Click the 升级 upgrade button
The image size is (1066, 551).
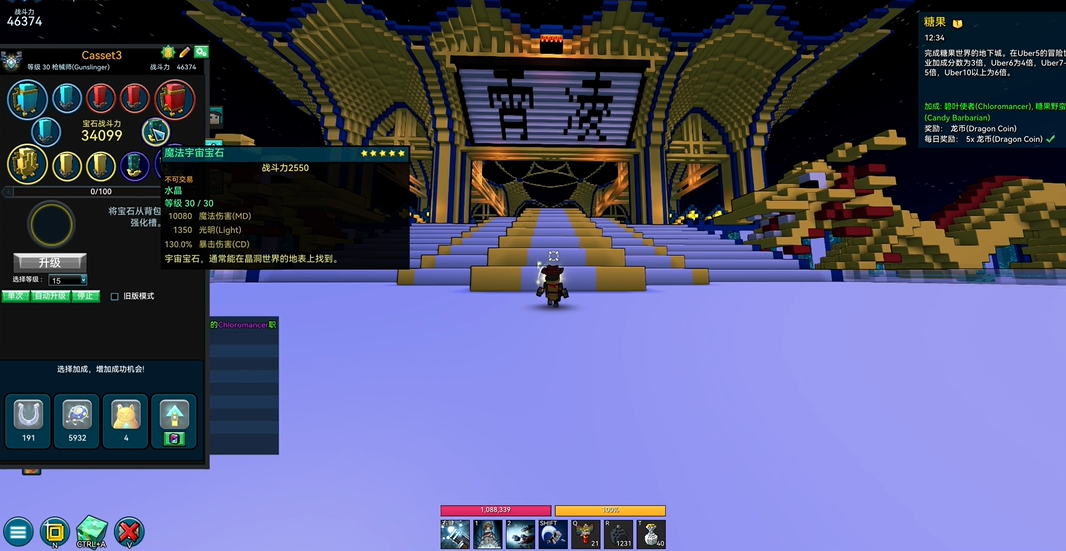50,262
